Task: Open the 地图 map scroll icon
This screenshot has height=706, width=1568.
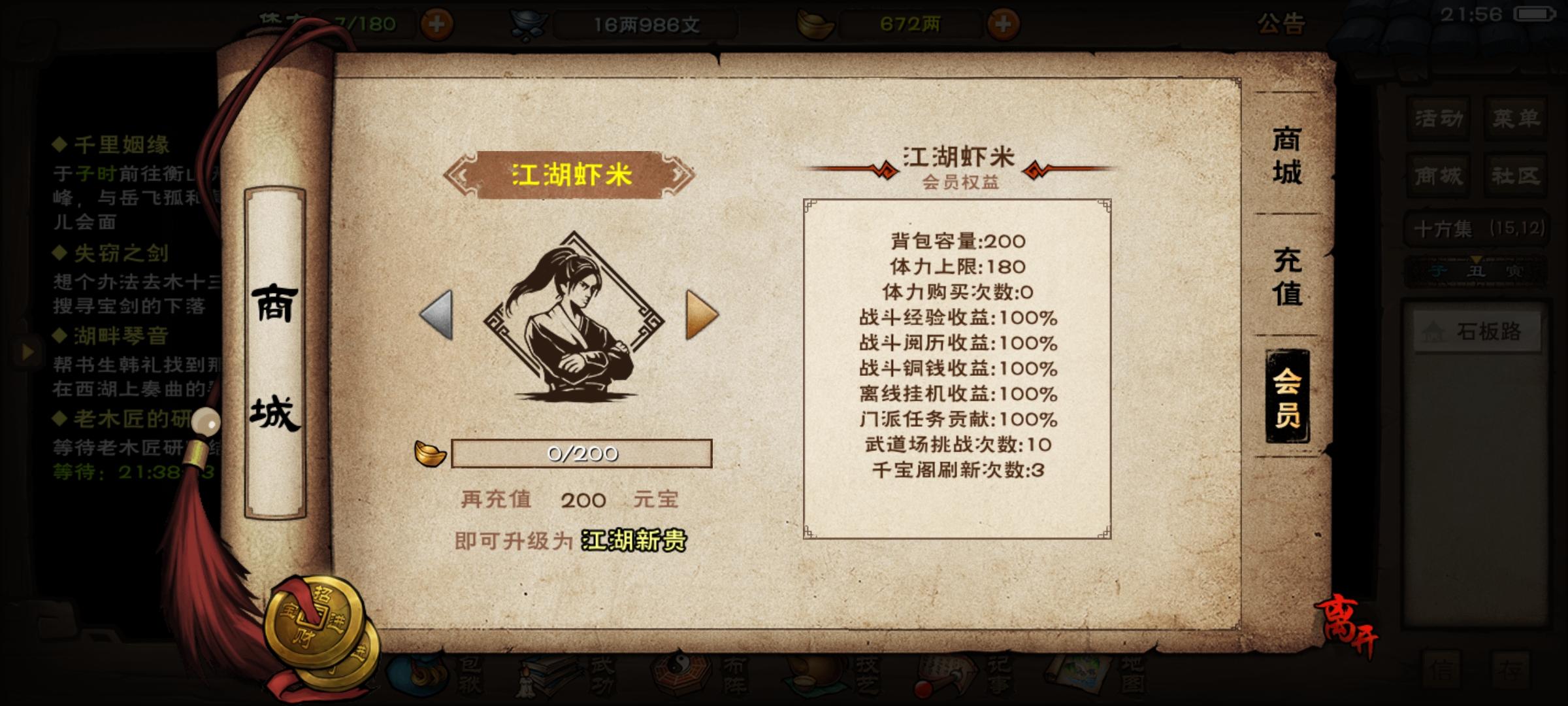Action: pos(1075,680)
